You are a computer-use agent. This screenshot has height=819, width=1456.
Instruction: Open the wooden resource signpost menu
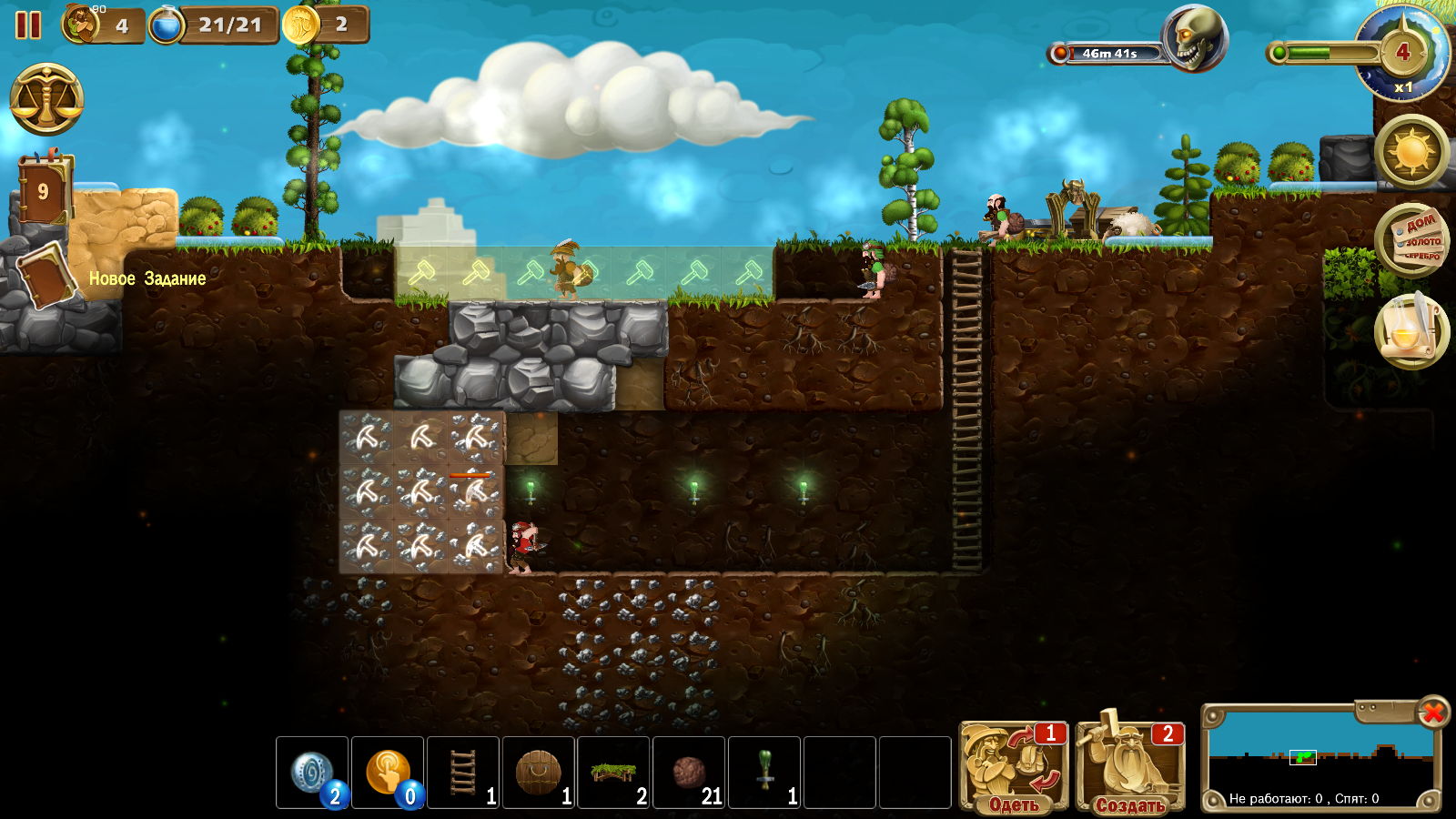[x=1411, y=240]
